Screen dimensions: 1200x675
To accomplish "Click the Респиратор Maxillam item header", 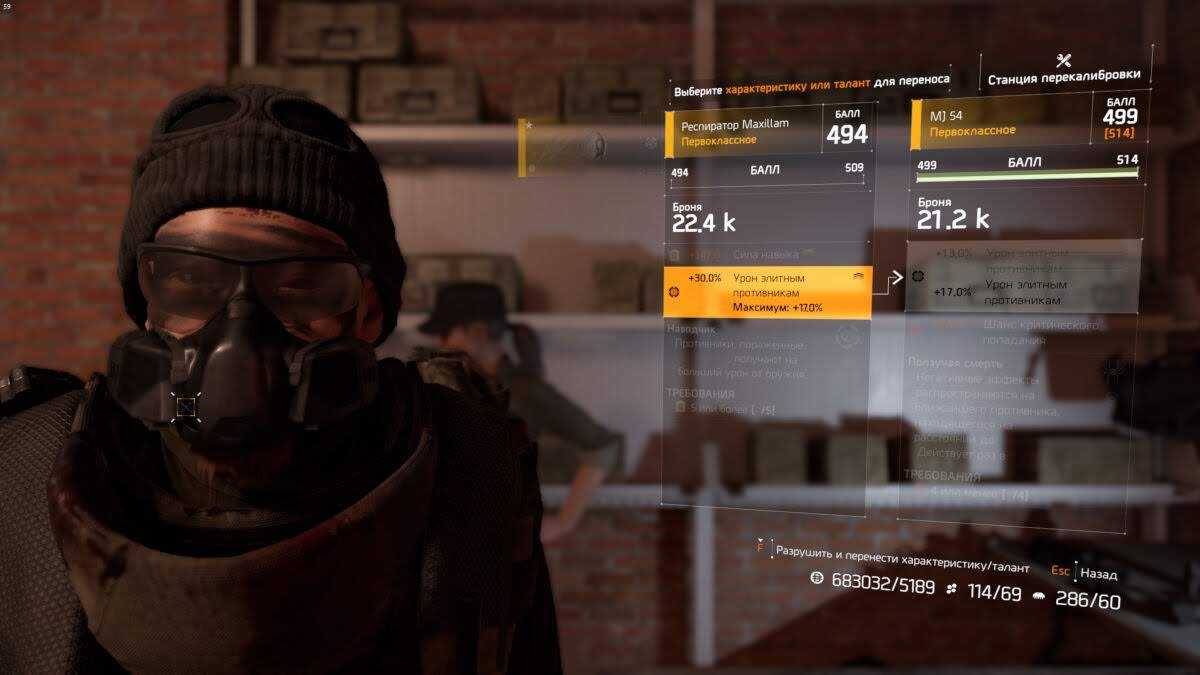I will [x=768, y=133].
